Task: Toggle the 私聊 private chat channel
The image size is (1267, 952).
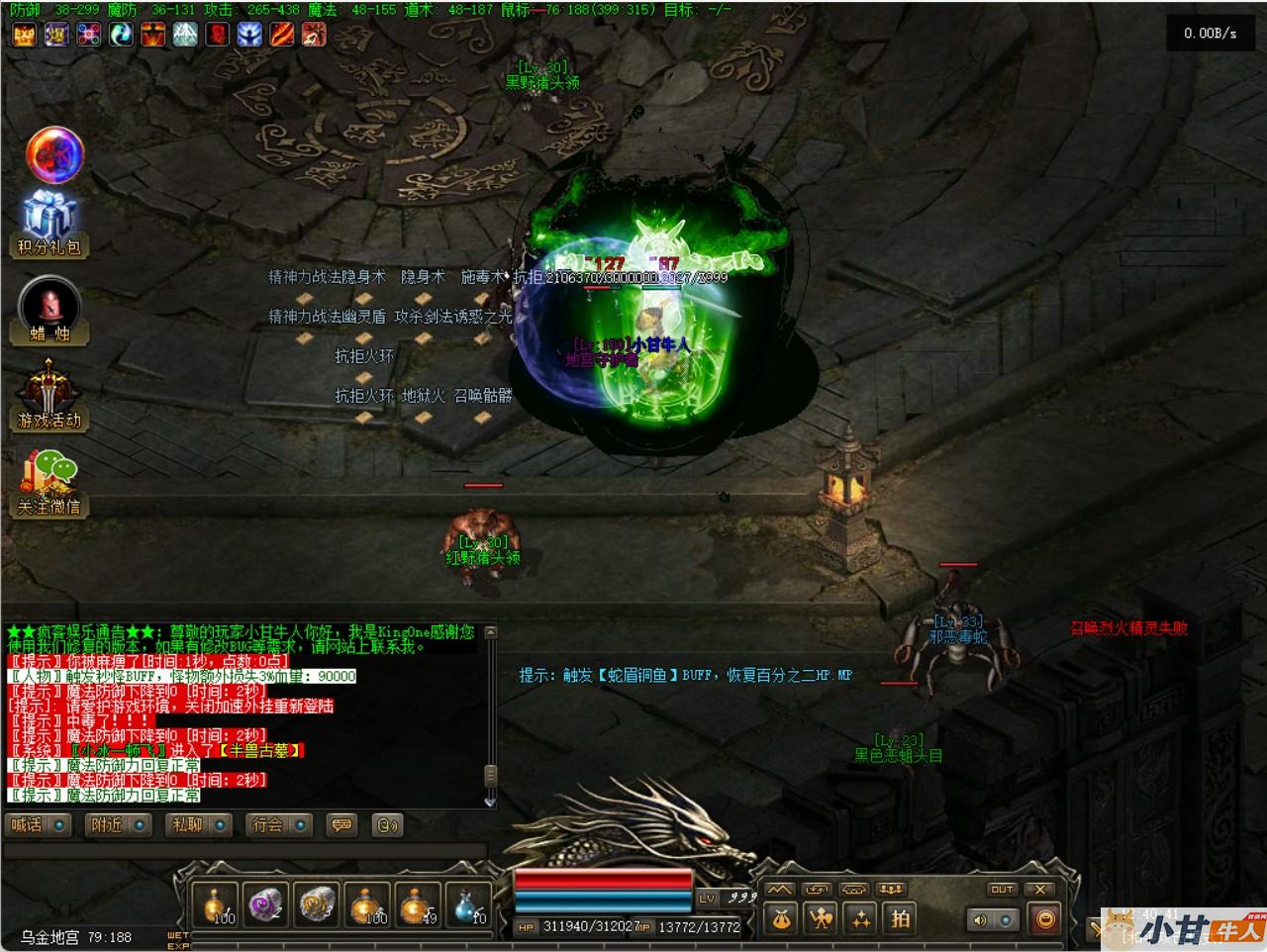Action: [x=200, y=824]
